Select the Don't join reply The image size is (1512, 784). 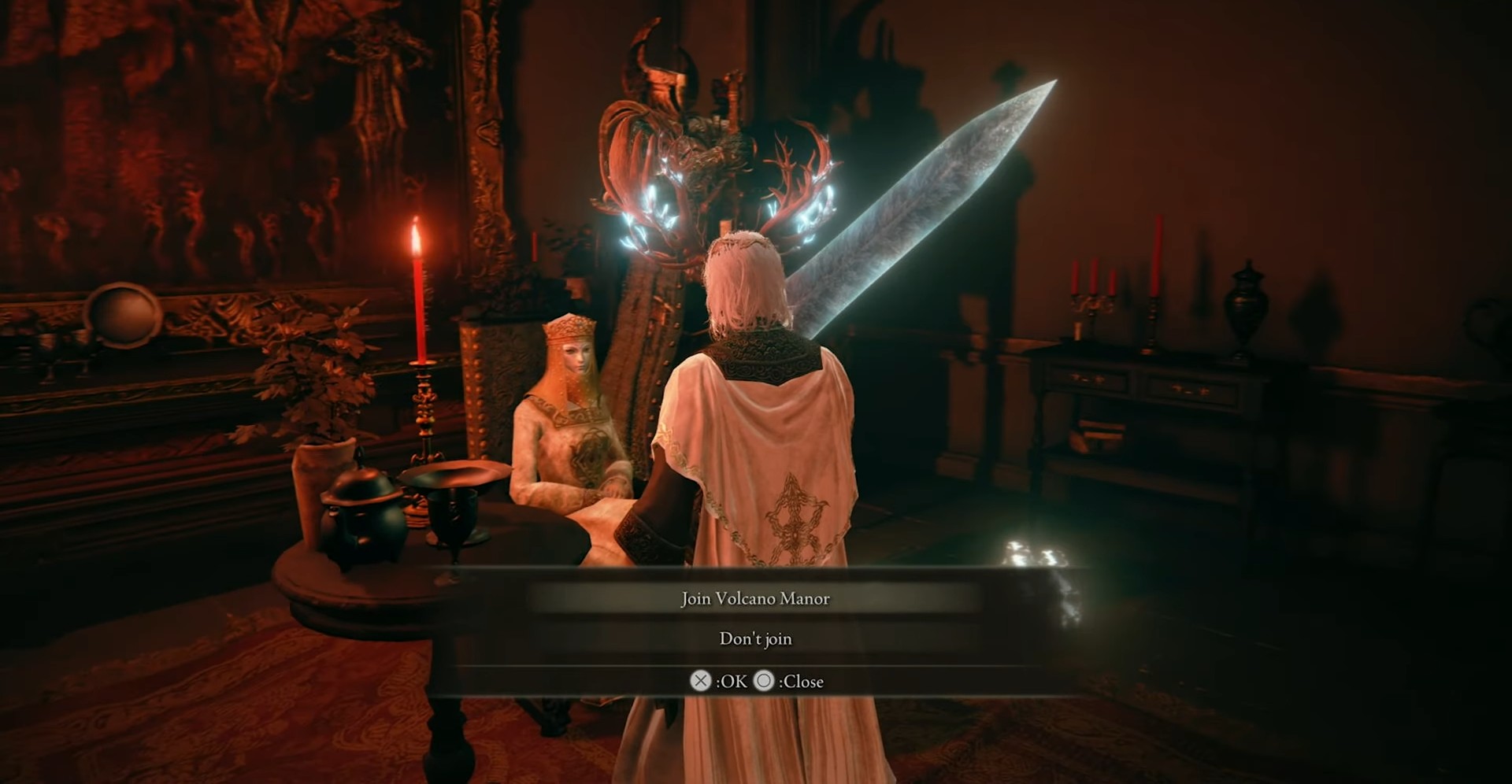(x=755, y=639)
